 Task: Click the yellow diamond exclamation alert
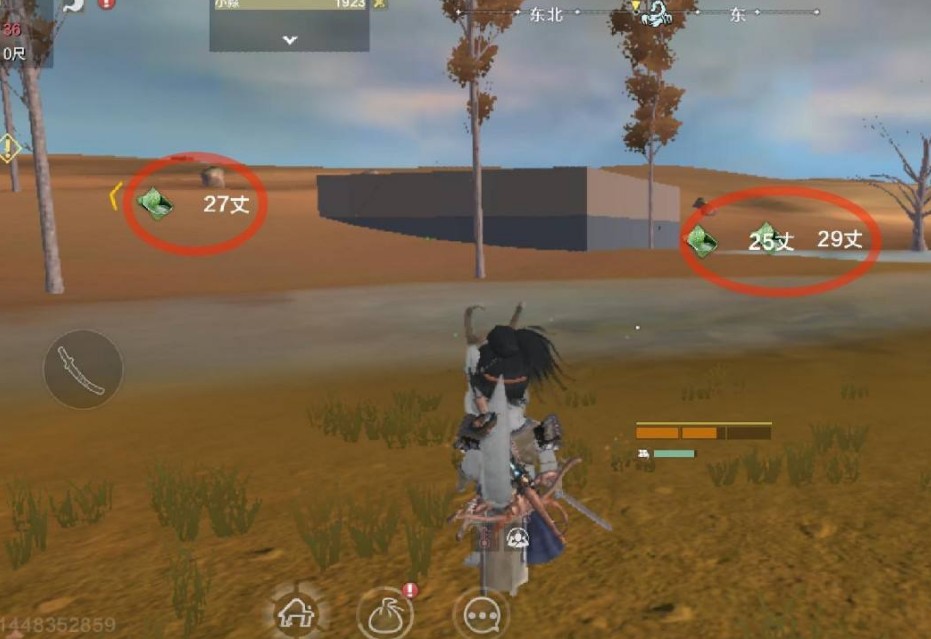[9, 149]
